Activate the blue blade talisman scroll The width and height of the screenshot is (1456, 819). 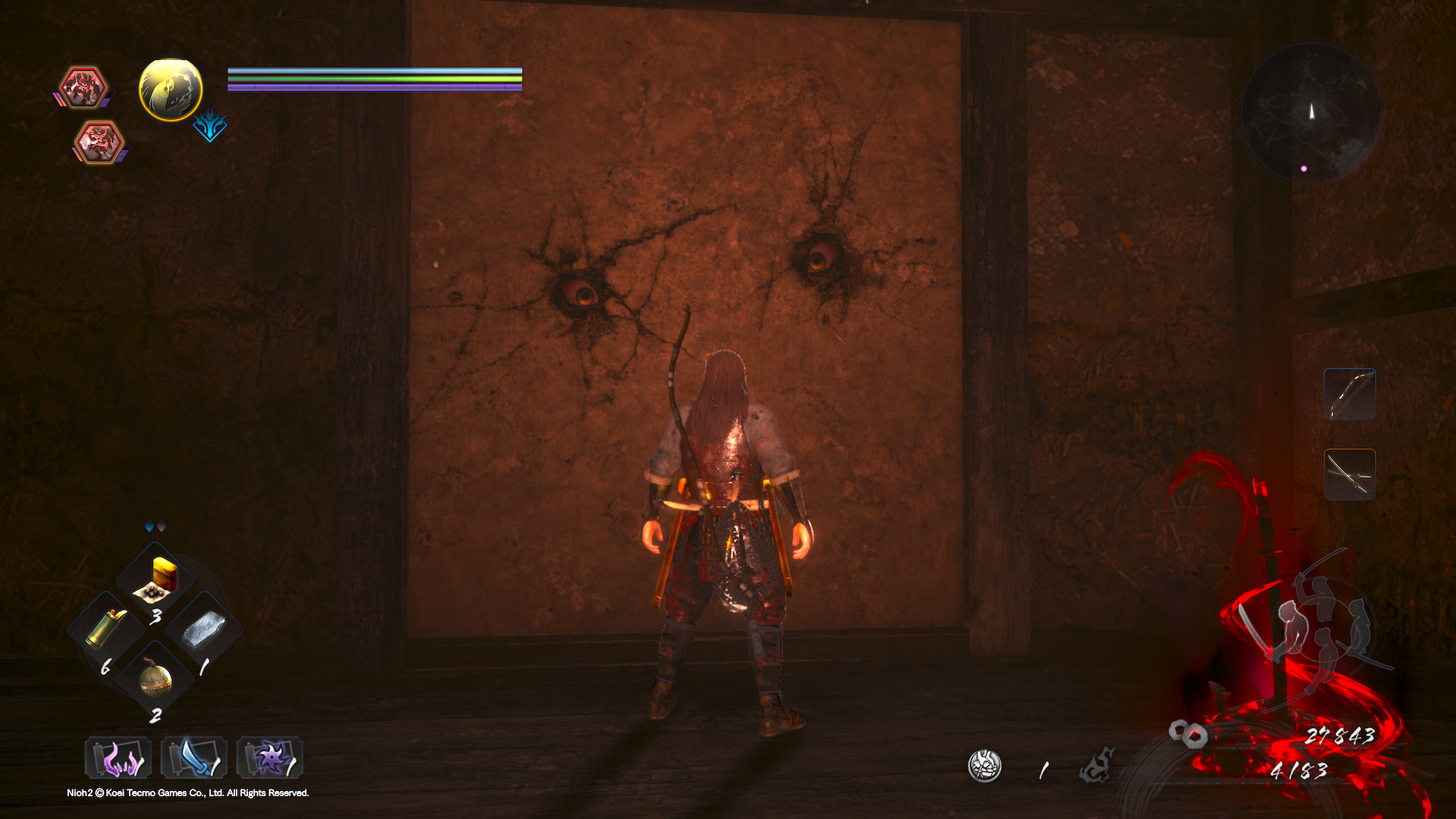(193, 758)
